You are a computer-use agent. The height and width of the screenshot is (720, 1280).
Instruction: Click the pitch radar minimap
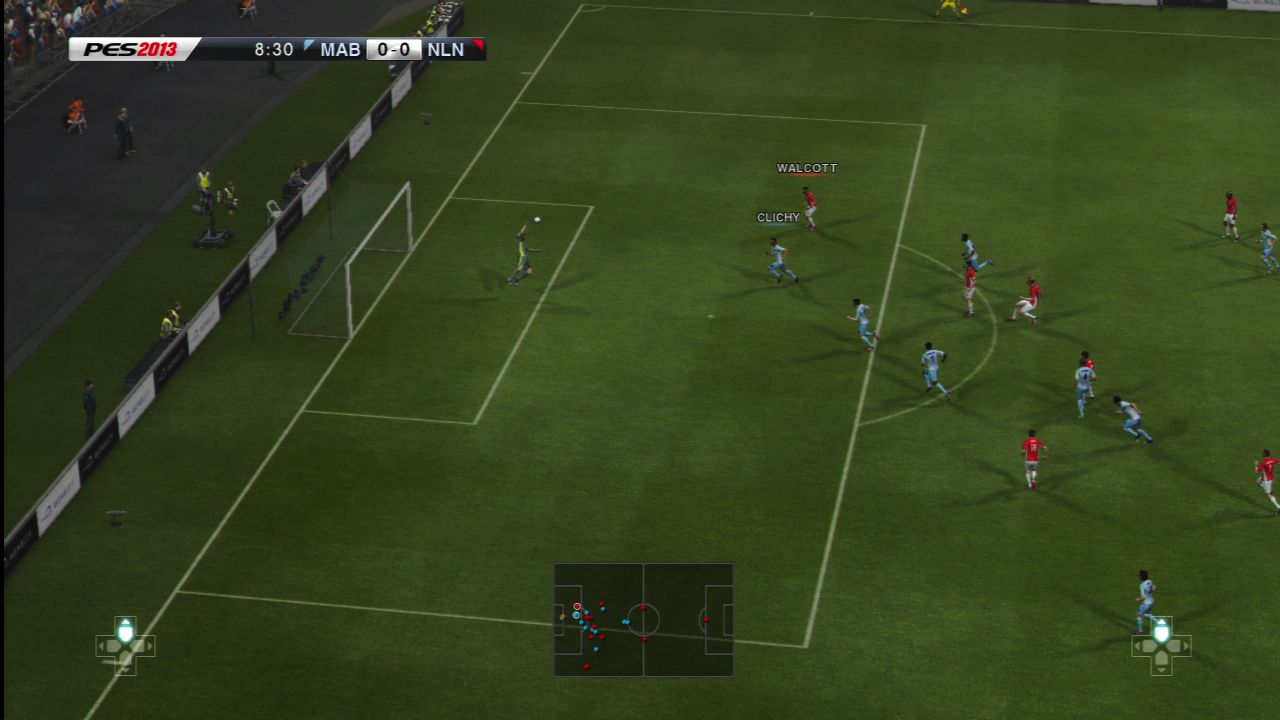point(643,619)
